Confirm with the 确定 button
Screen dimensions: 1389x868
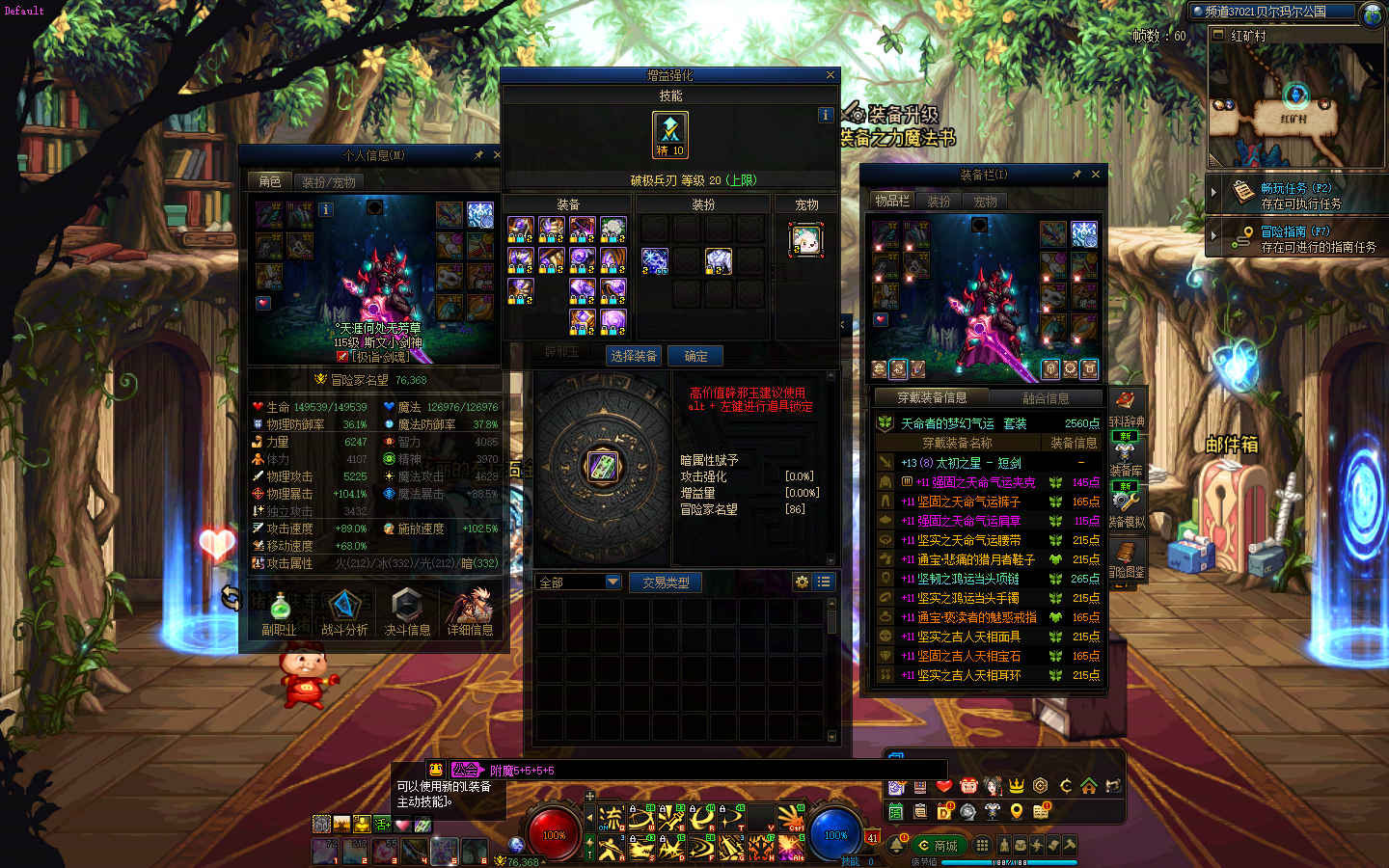pos(695,356)
